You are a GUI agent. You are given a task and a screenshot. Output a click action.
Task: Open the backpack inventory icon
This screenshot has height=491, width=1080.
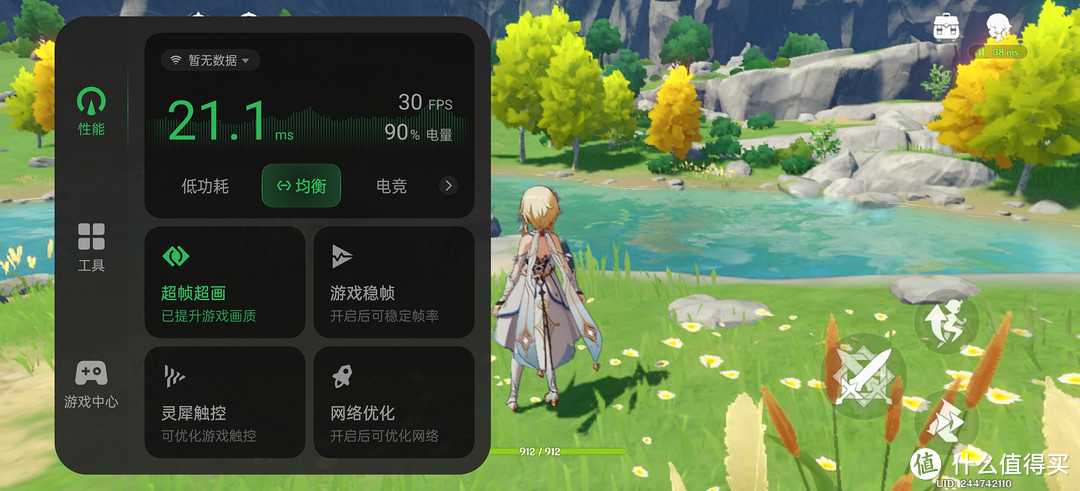click(x=946, y=26)
